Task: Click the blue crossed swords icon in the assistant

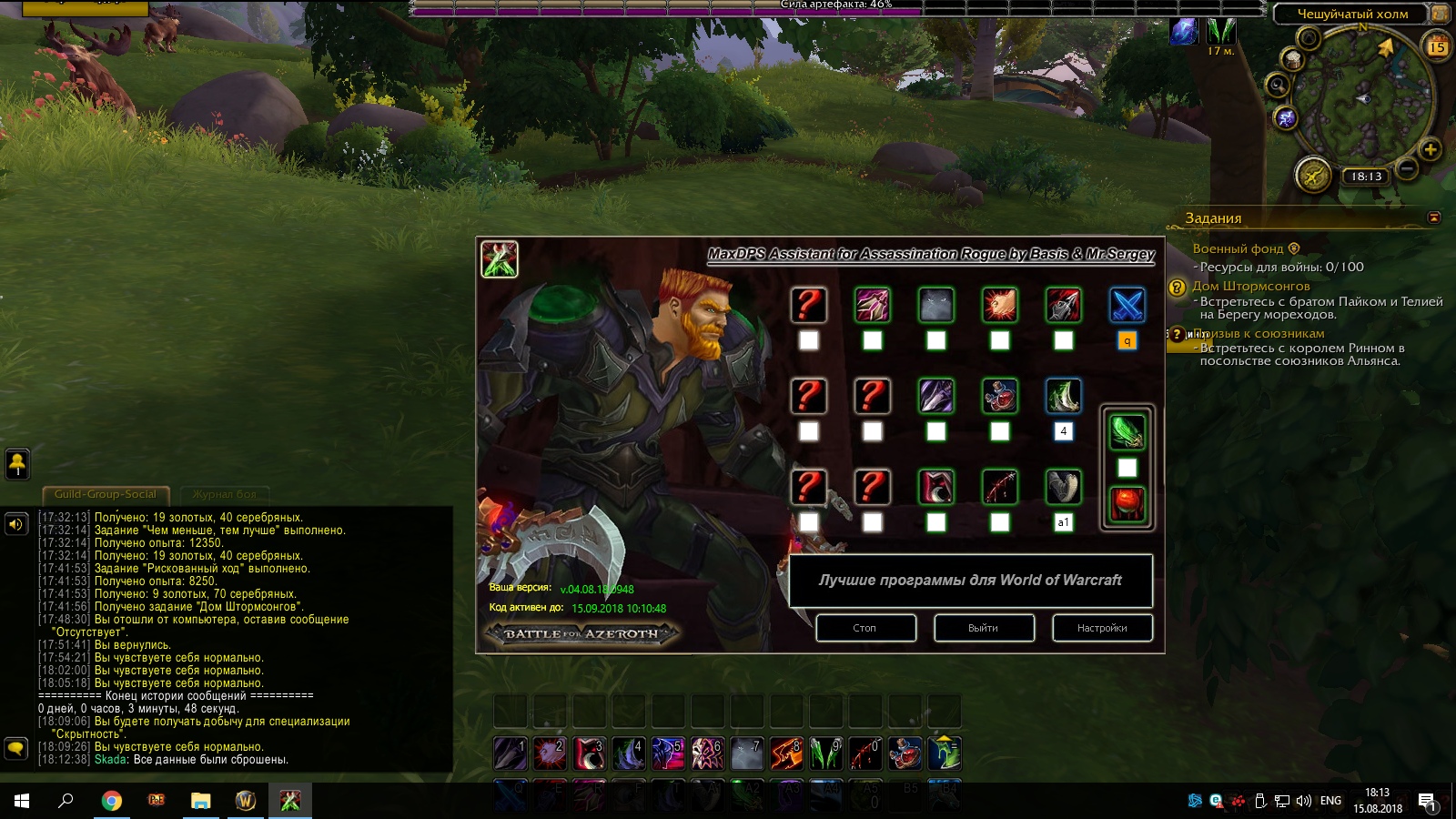Action: click(1127, 306)
